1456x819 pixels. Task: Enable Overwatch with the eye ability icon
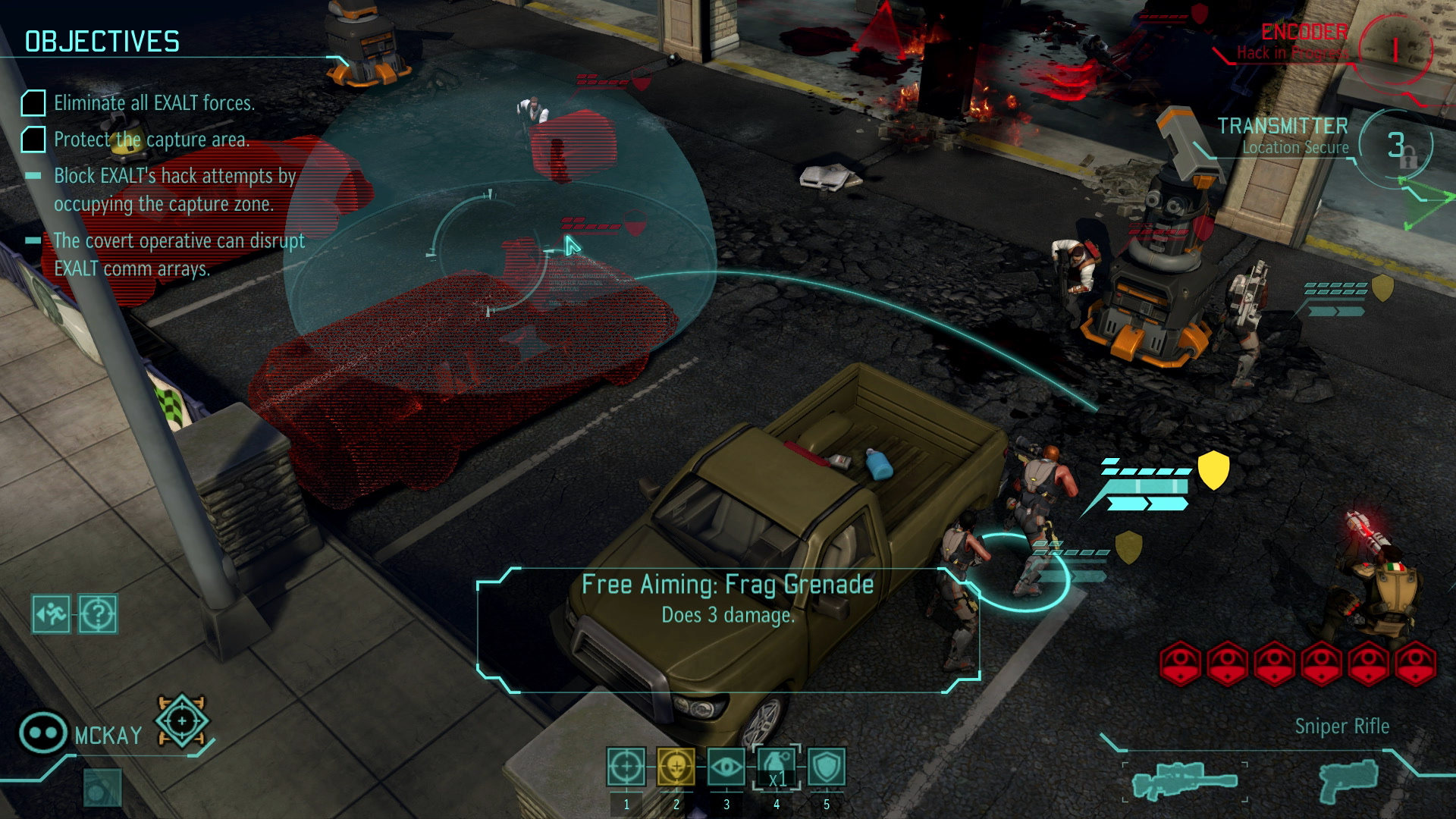726,768
